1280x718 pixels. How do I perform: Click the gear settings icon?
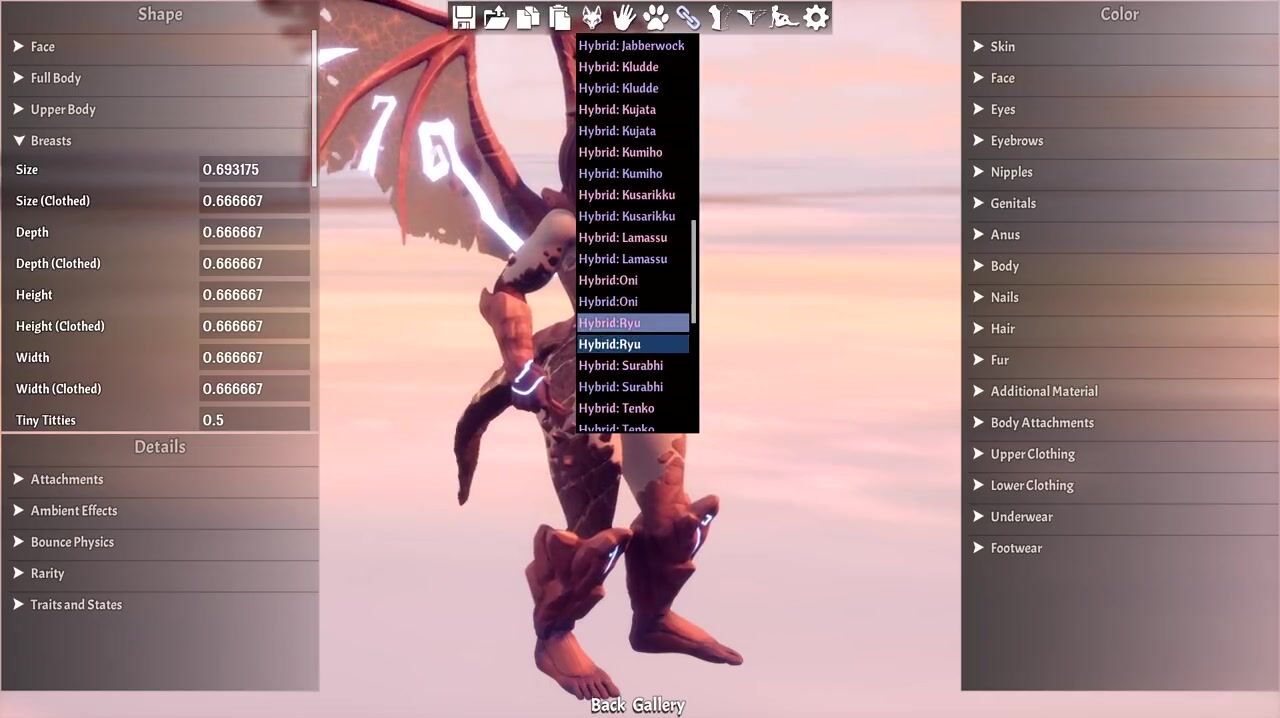[x=816, y=17]
